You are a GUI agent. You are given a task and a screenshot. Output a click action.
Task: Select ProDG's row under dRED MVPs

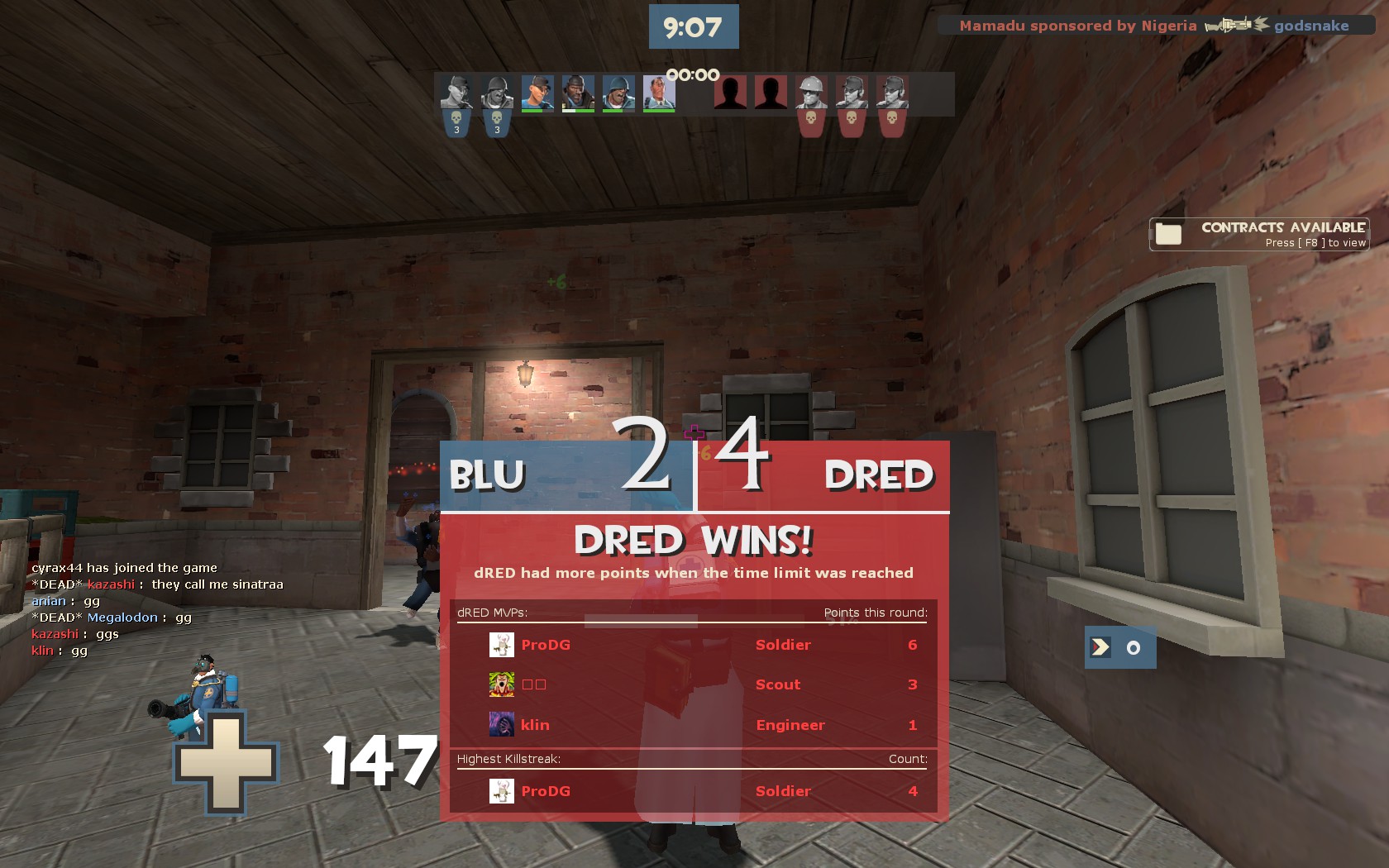coord(691,645)
